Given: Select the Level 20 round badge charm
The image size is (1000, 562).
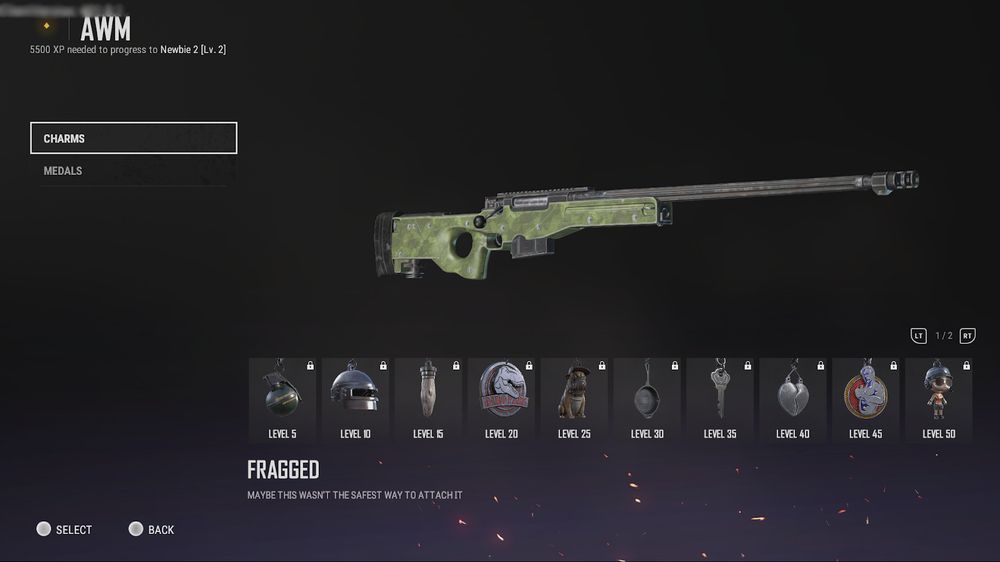Looking at the screenshot, I should 501,399.
